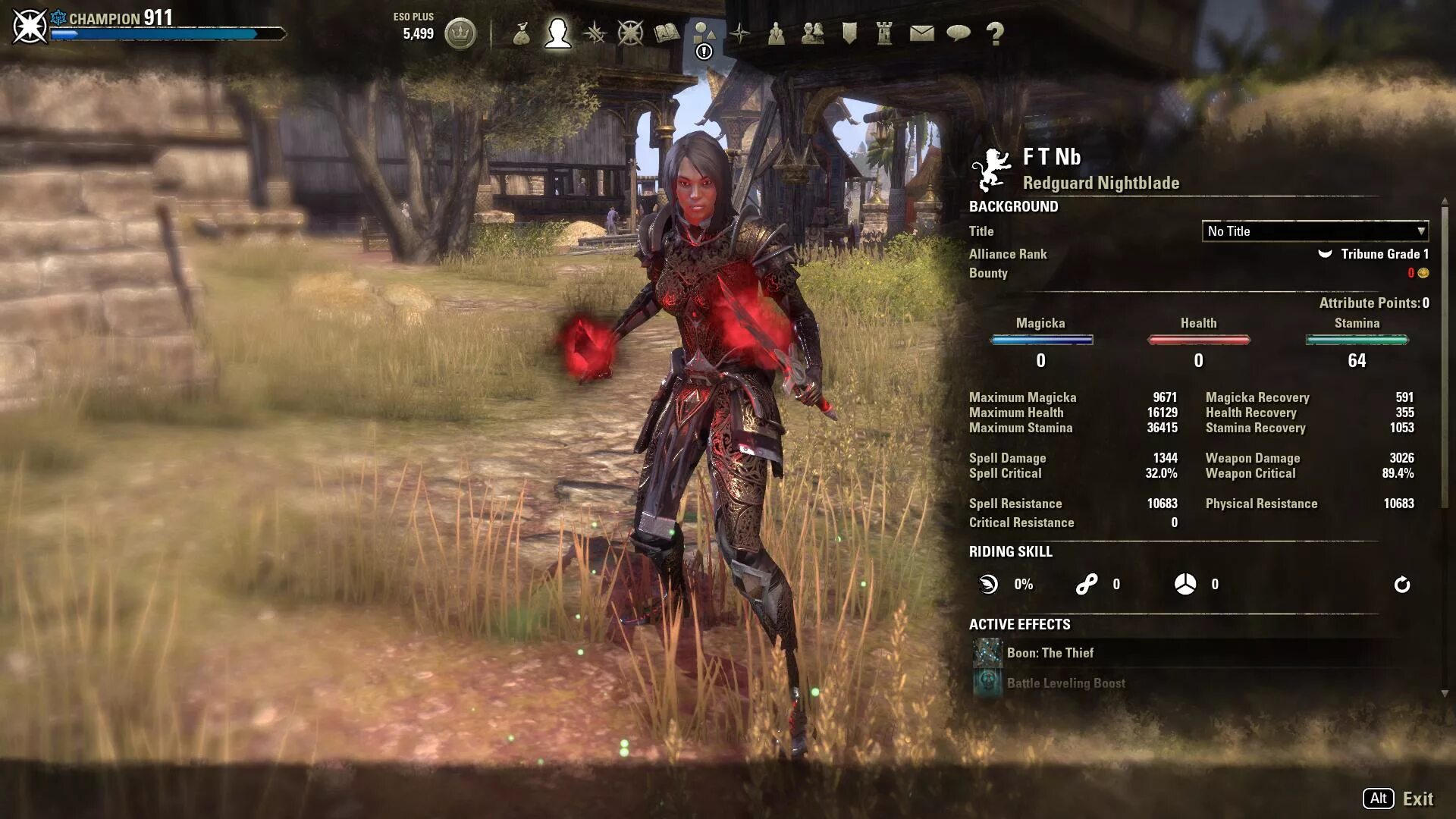The image size is (1456, 819).
Task: Select the Boon: The Thief effect
Action: (1050, 653)
